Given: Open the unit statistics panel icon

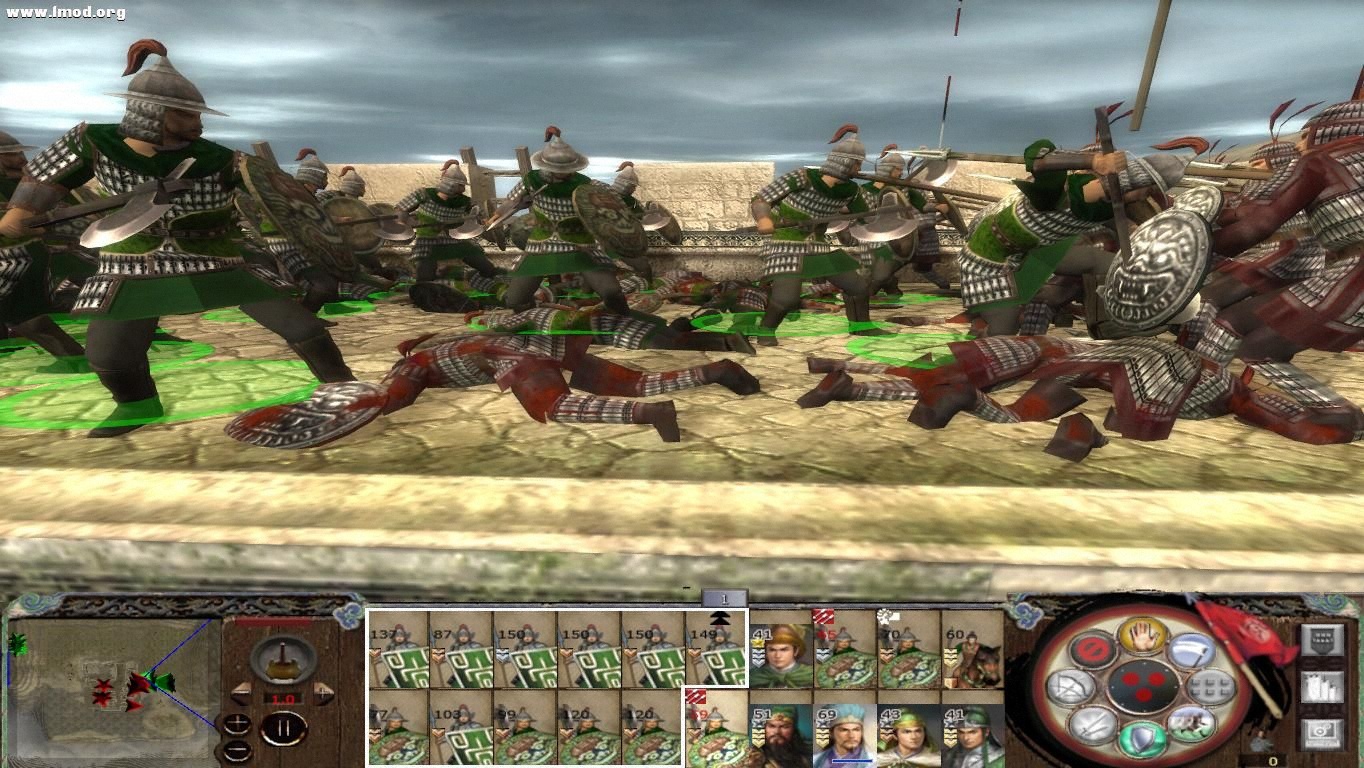Looking at the screenshot, I should coord(1323,687).
